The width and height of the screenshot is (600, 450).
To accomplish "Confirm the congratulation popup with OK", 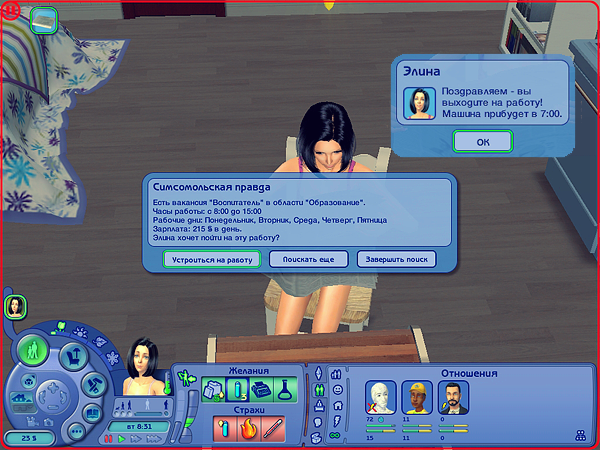I will click(483, 141).
